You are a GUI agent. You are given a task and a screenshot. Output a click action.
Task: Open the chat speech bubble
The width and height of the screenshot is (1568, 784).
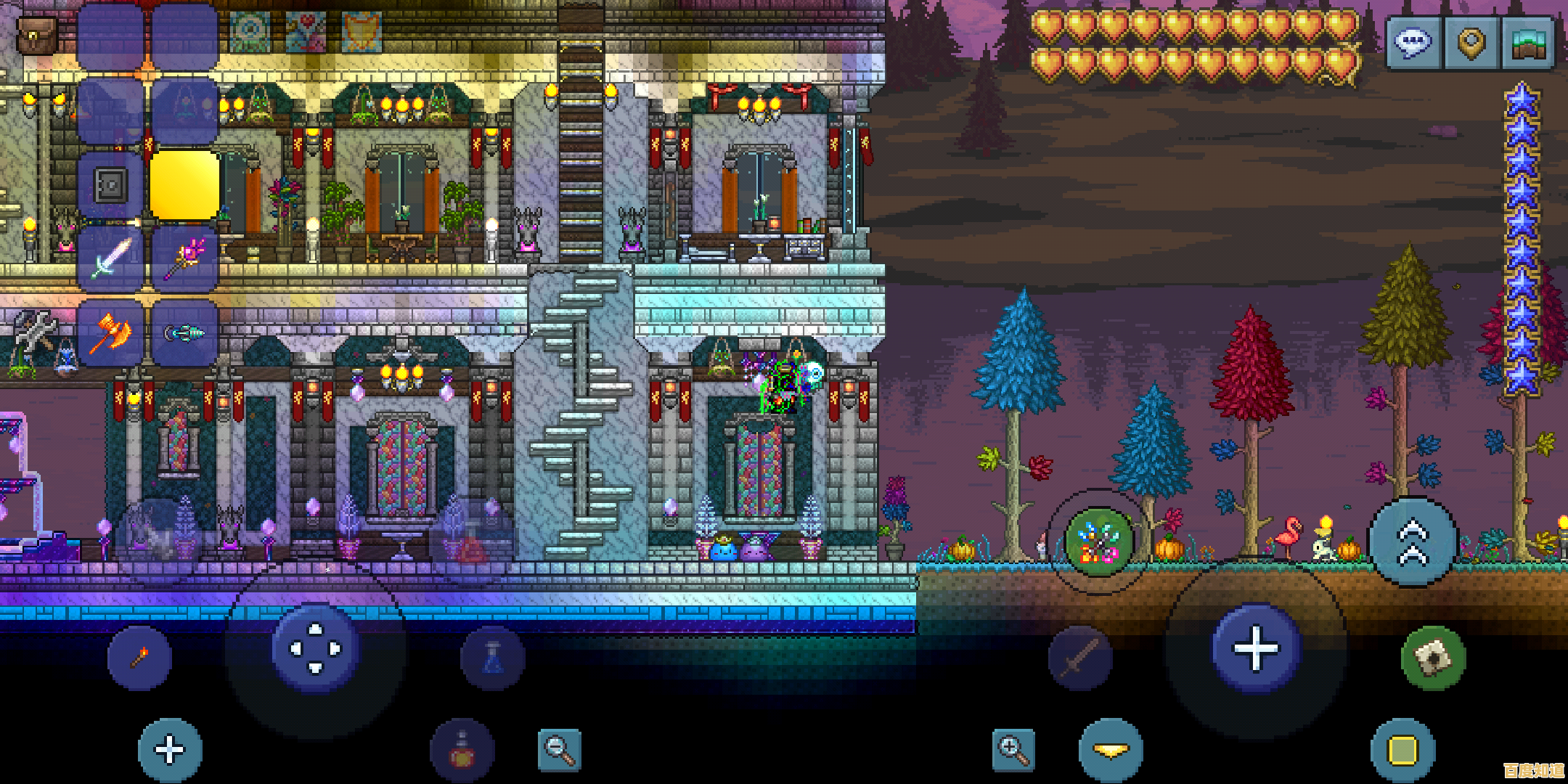tap(1413, 44)
